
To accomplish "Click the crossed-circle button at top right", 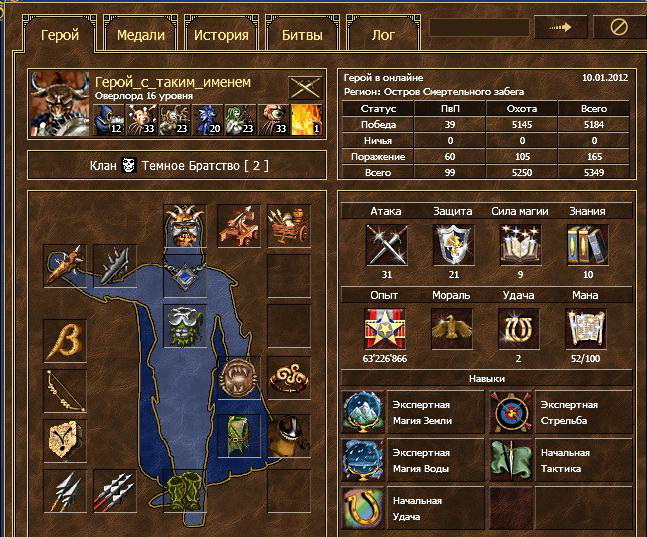I will coord(619,28).
